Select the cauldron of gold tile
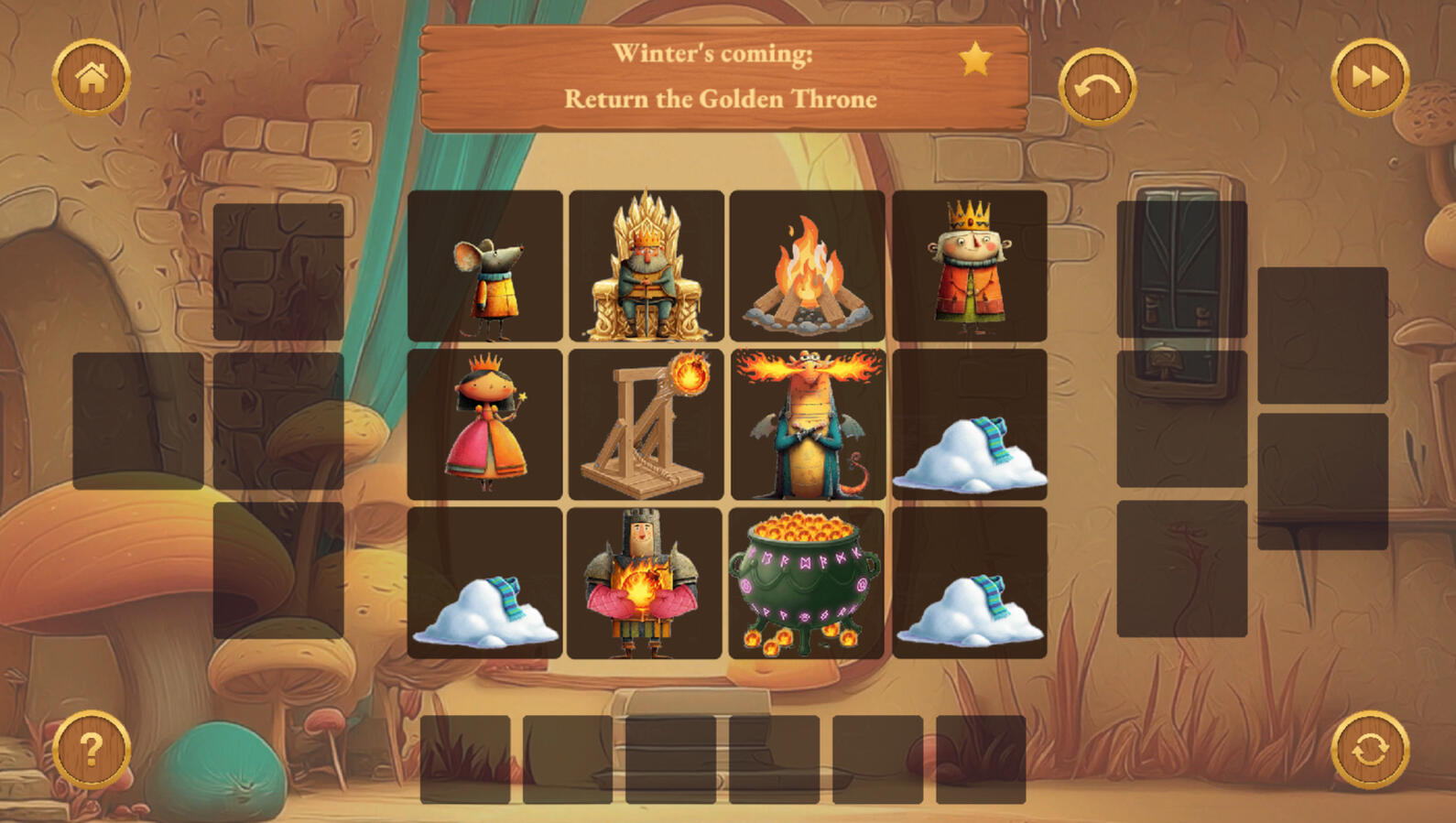 806,583
